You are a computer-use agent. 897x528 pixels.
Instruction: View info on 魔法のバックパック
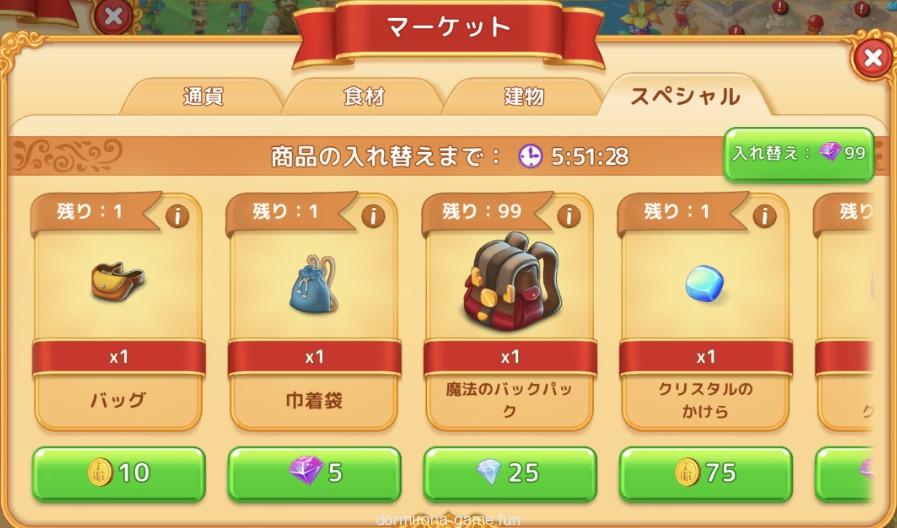click(x=568, y=216)
